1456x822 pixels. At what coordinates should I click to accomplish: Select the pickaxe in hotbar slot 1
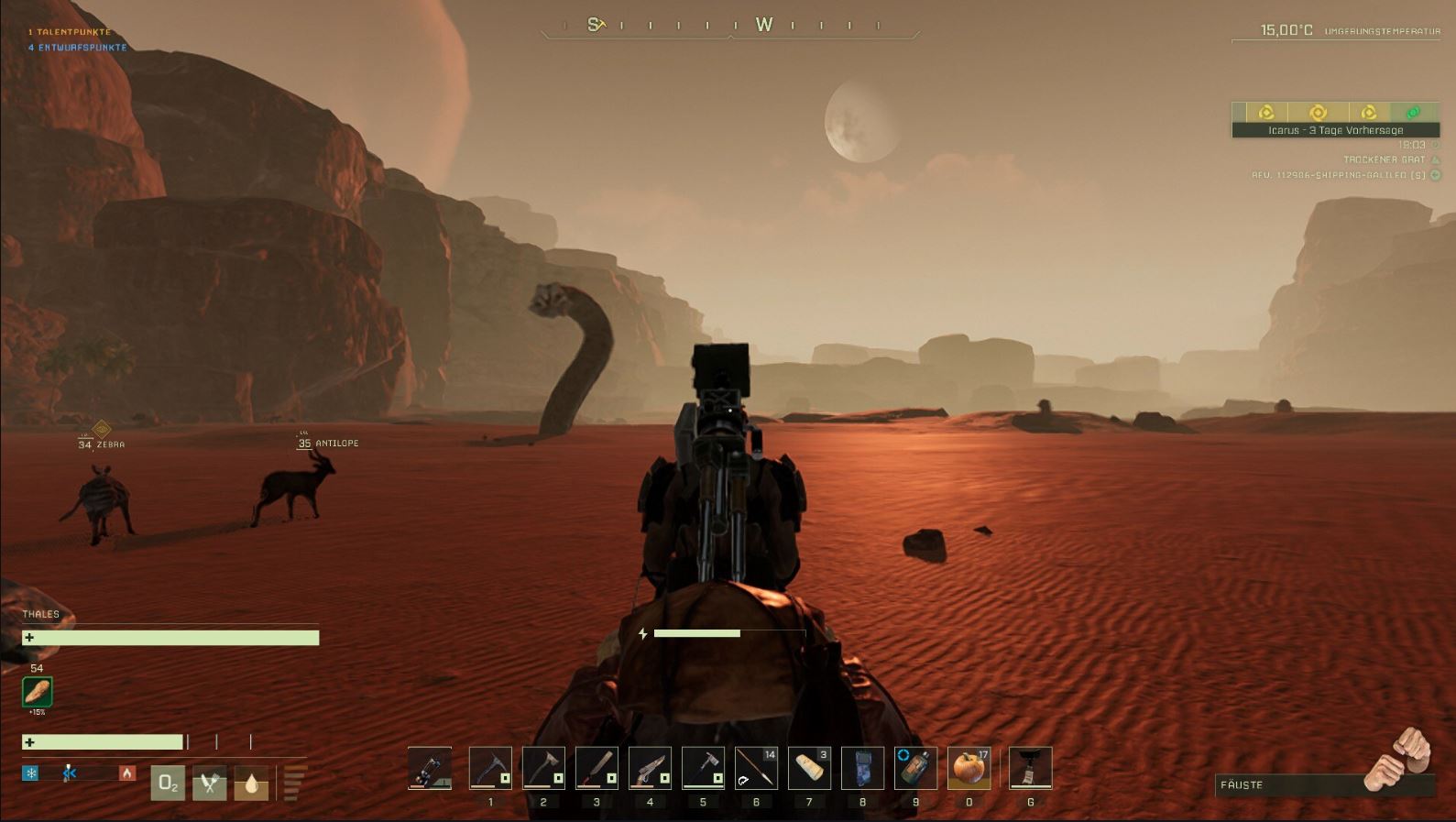490,768
